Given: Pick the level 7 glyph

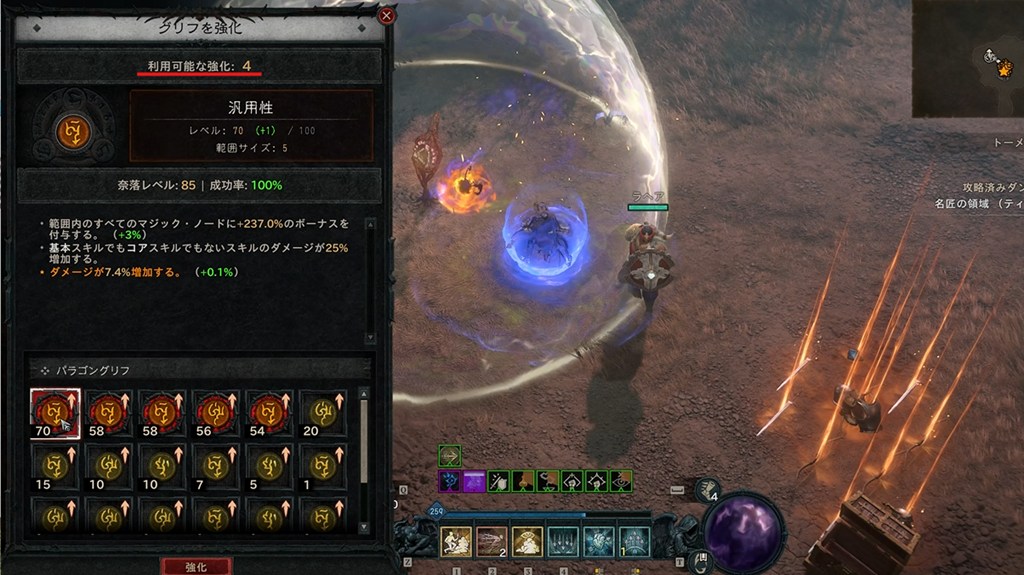Looking at the screenshot, I should coord(216,465).
